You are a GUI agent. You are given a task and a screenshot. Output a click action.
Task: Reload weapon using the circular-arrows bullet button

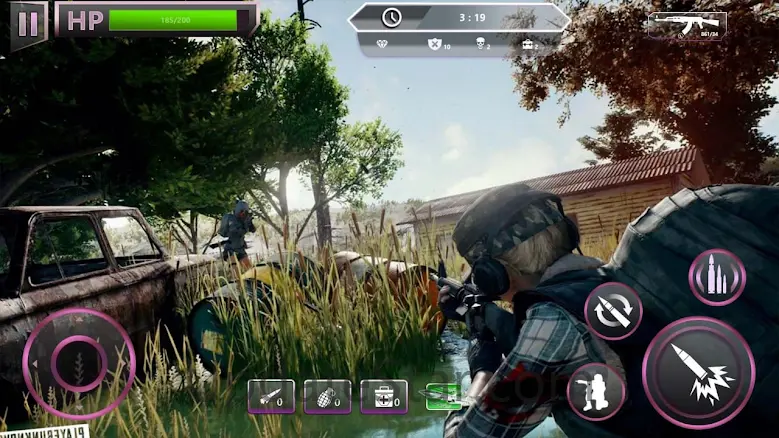[x=613, y=311]
